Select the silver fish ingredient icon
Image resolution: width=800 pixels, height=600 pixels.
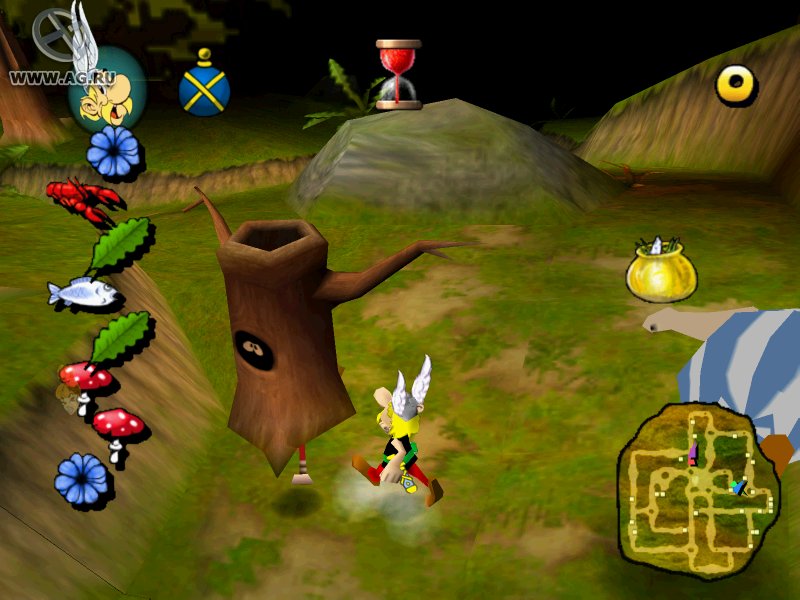tap(84, 293)
